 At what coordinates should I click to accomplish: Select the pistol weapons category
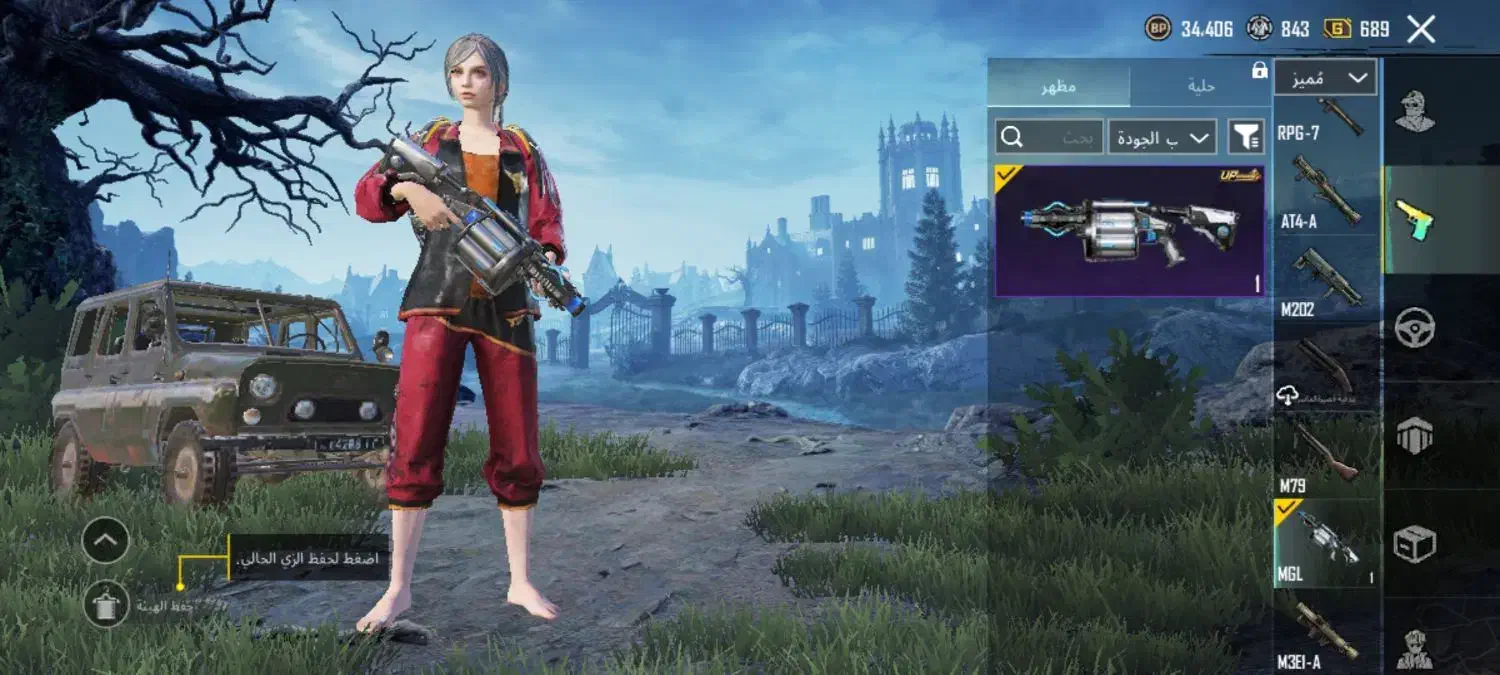[1415, 219]
